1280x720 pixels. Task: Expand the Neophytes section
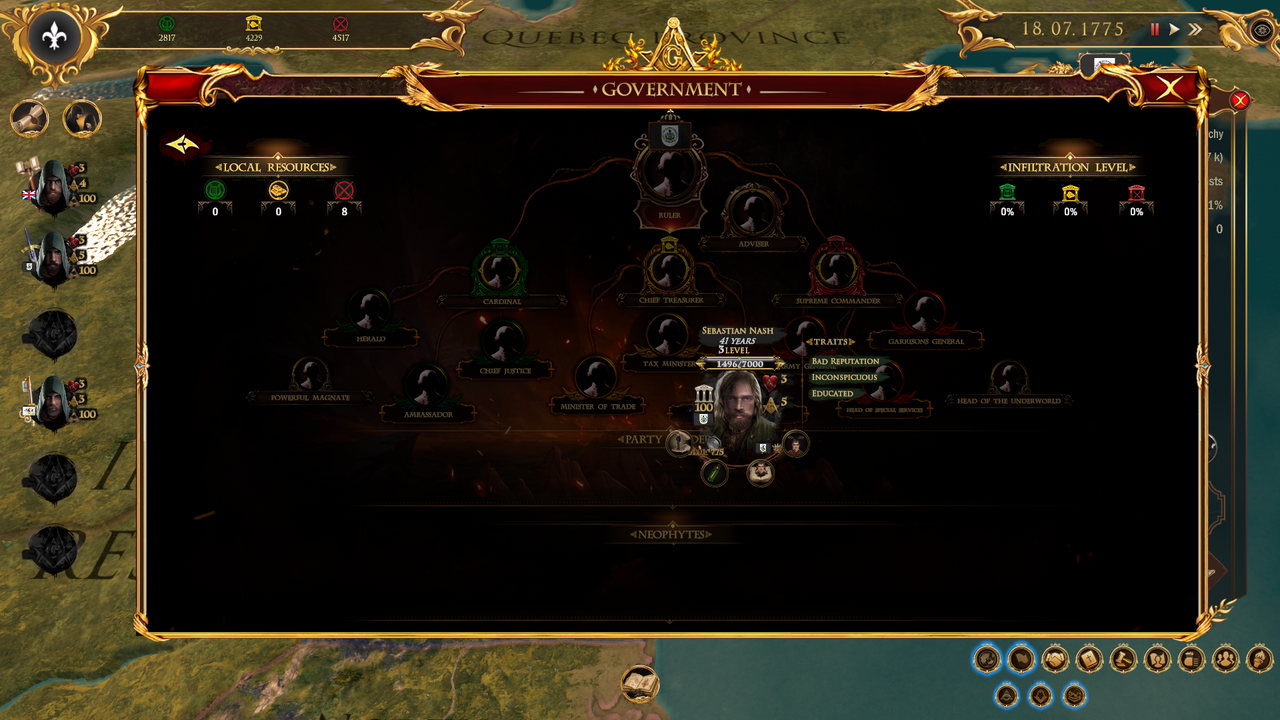click(670, 533)
